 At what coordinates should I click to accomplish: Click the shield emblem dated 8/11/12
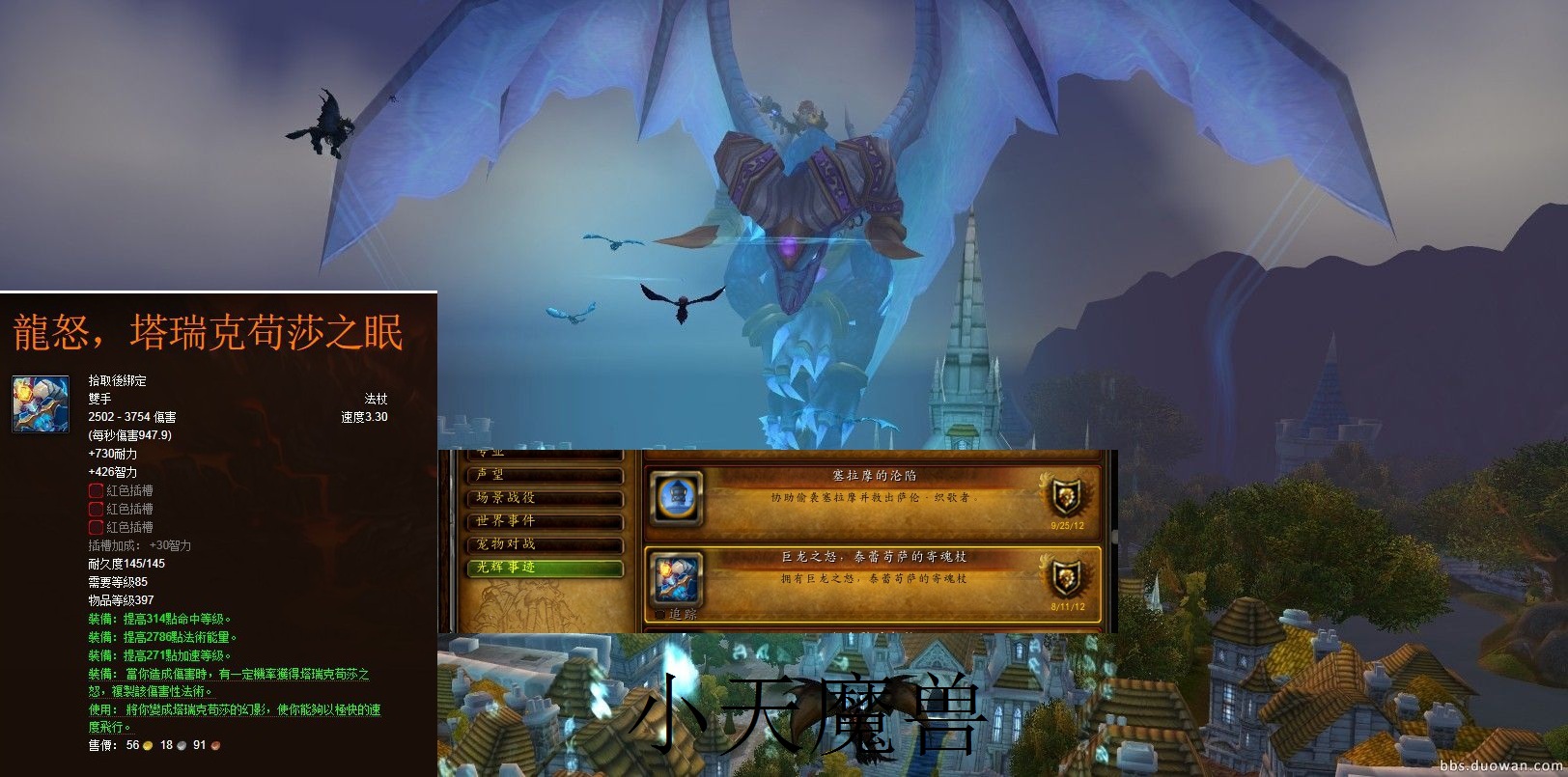click(1066, 578)
